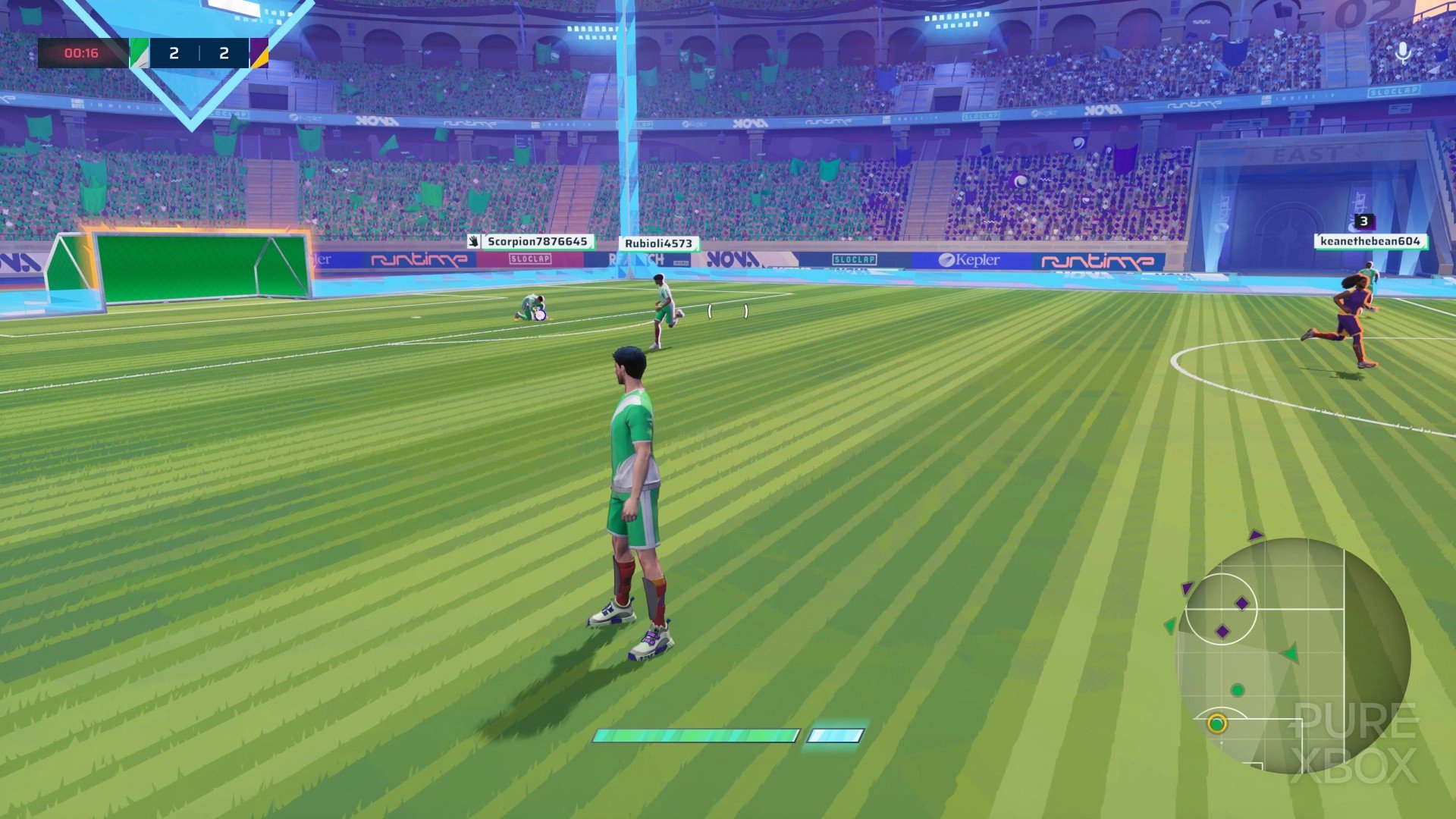Select the keanethebean604 player name tag
1456x819 pixels.
[x=1370, y=241]
